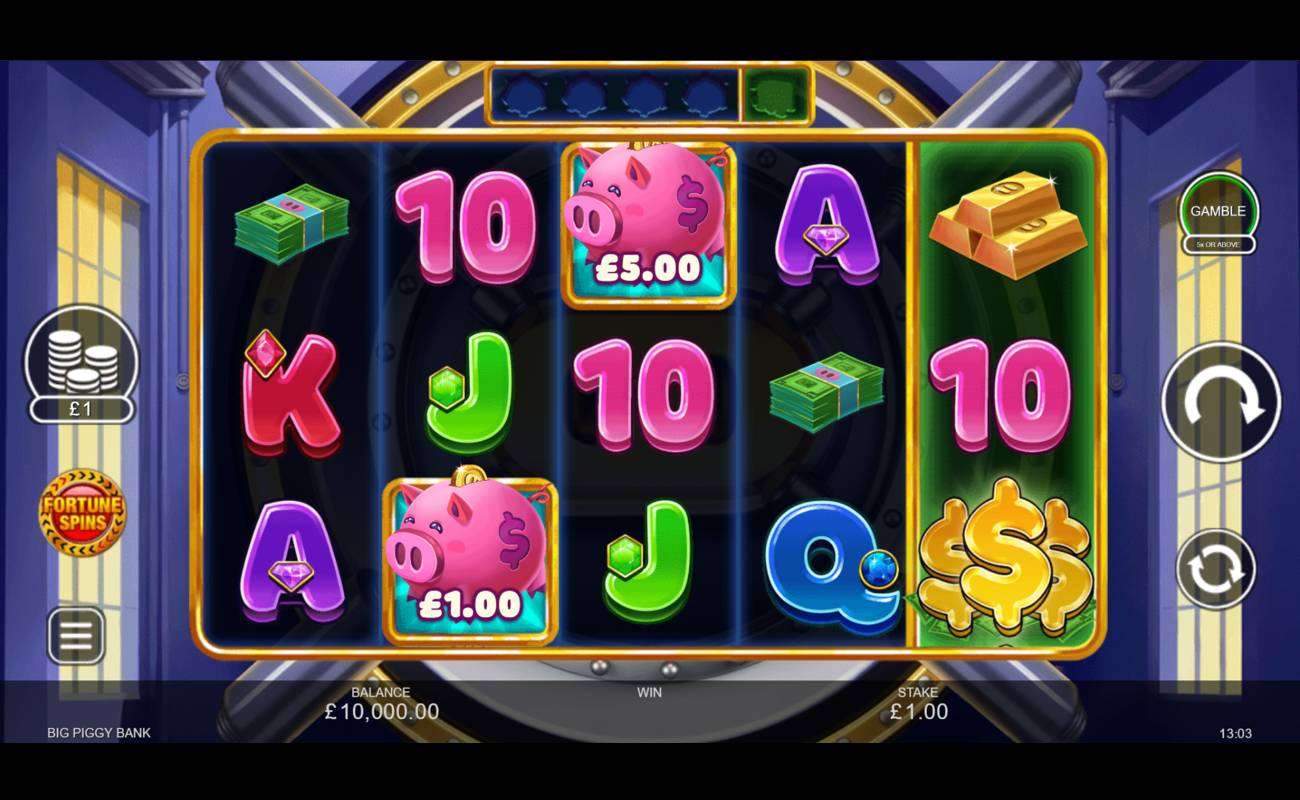Image resolution: width=1300 pixels, height=800 pixels.
Task: Click the £5.00 piggy bank symbol
Action: pos(648,222)
